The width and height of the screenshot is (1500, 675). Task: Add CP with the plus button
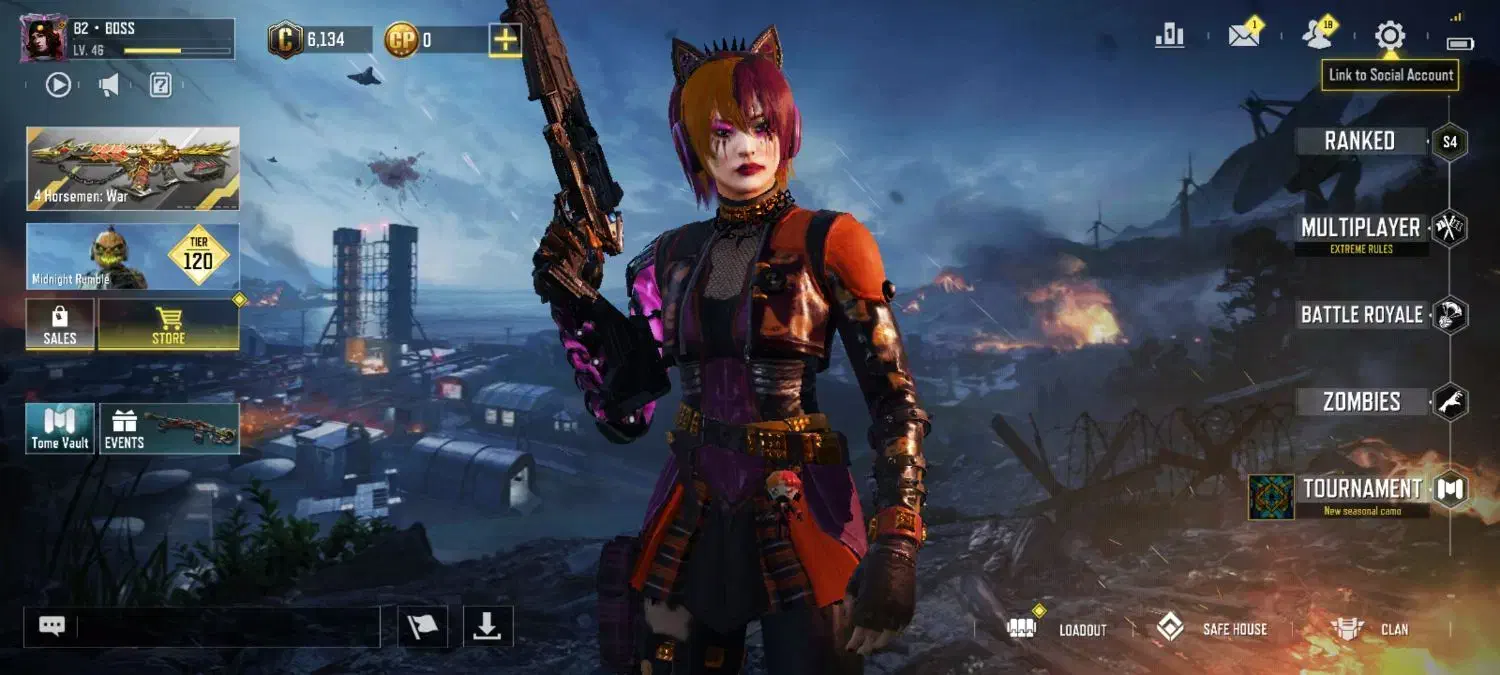(x=505, y=40)
